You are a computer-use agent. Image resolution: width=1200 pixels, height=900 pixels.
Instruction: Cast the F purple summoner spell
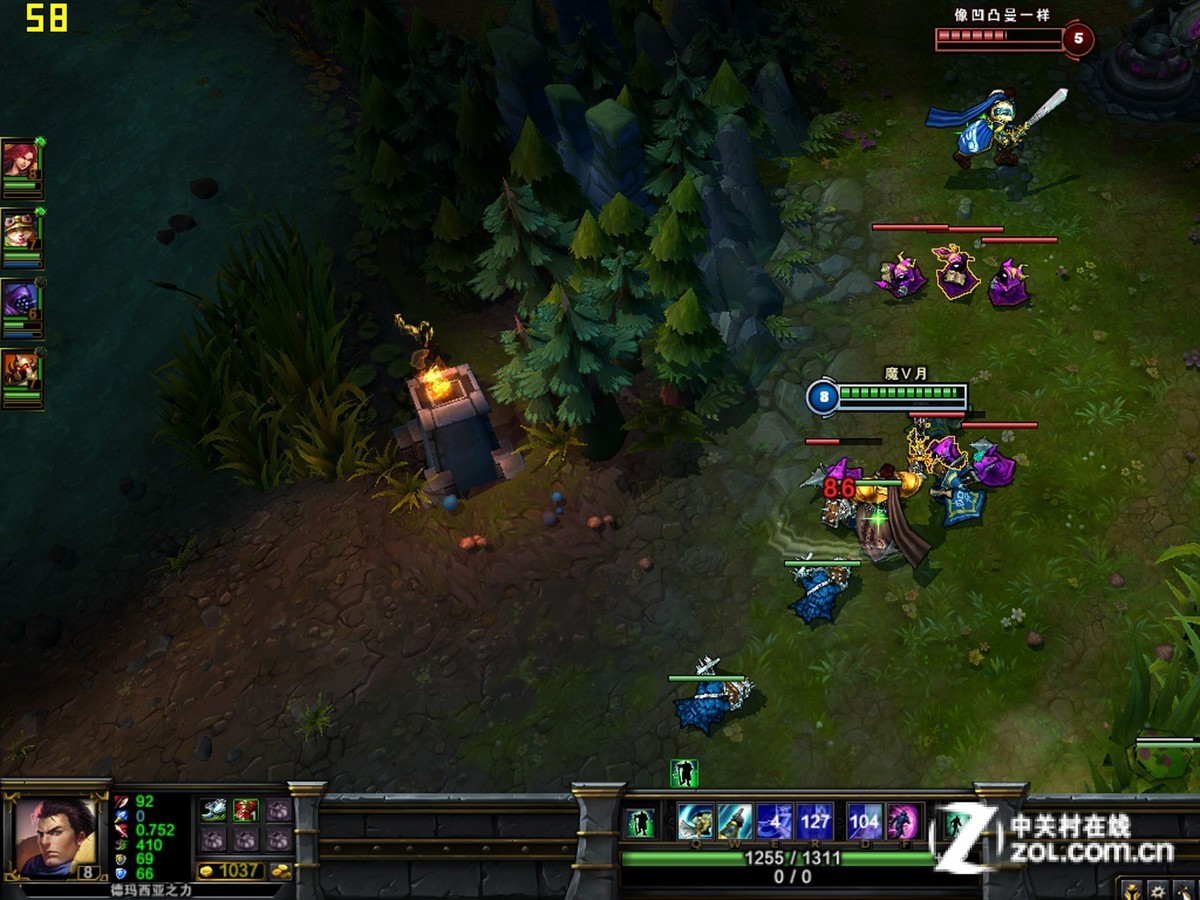point(903,822)
